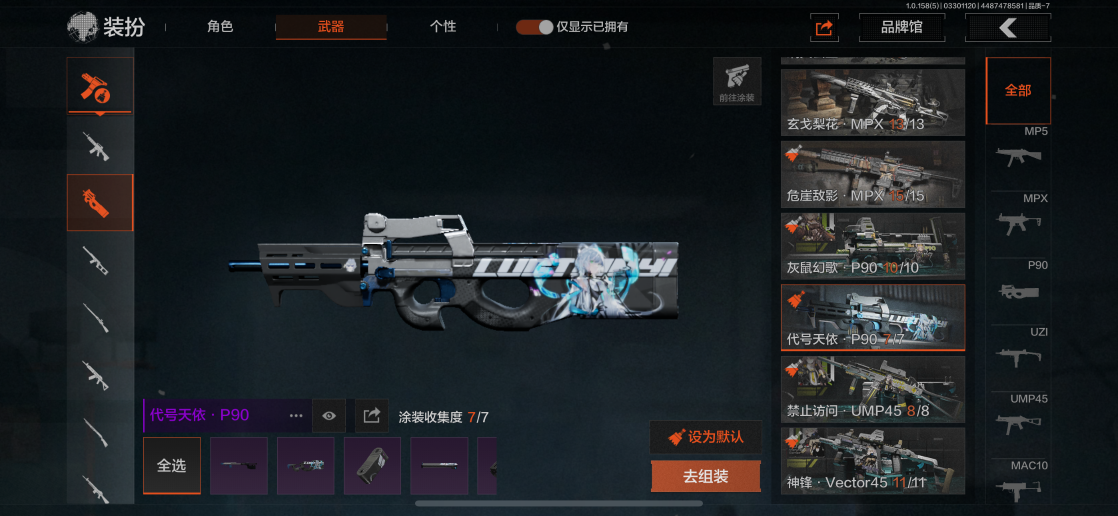Open the three-dots options beside 代号天依
This screenshot has width=1118, height=516.
point(296,415)
